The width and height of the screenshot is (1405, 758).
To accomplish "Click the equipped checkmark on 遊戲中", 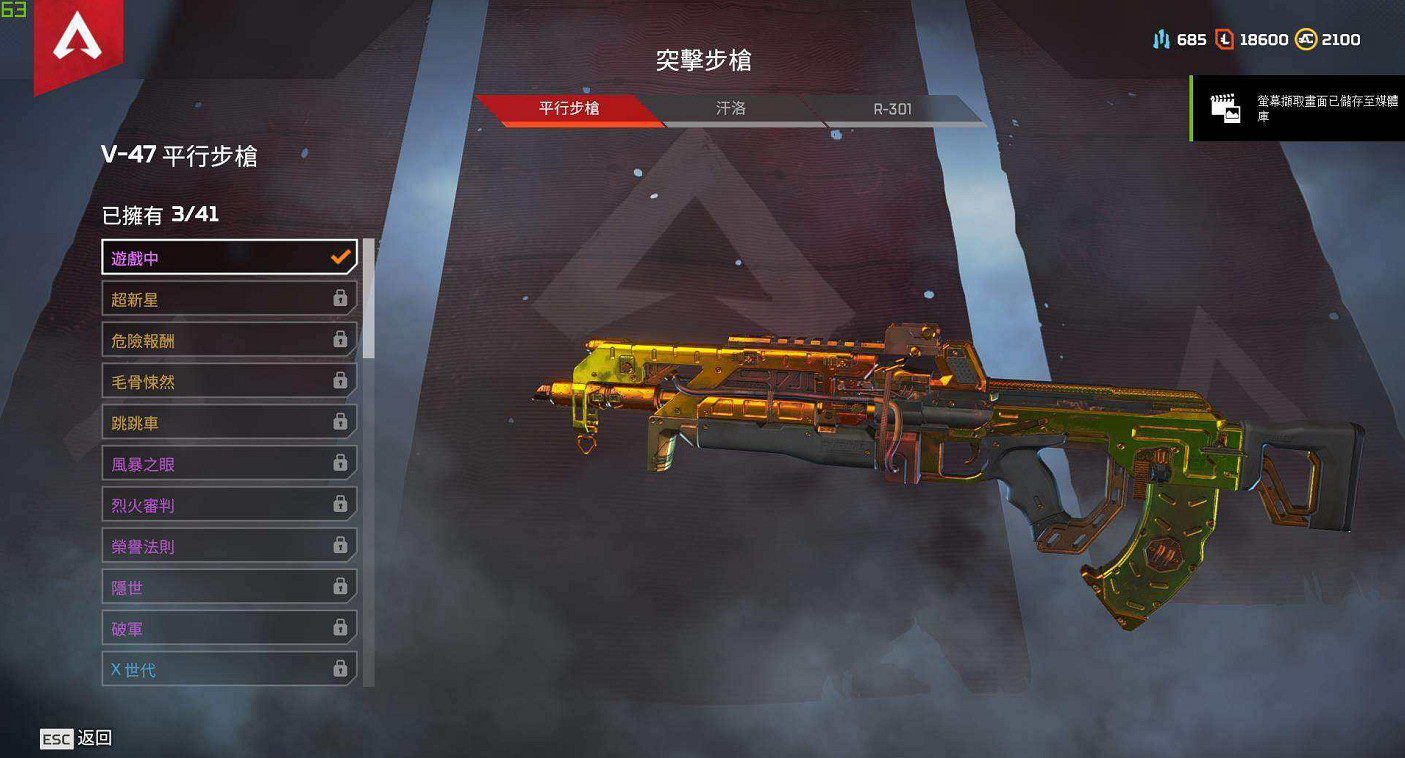I will 340,256.
